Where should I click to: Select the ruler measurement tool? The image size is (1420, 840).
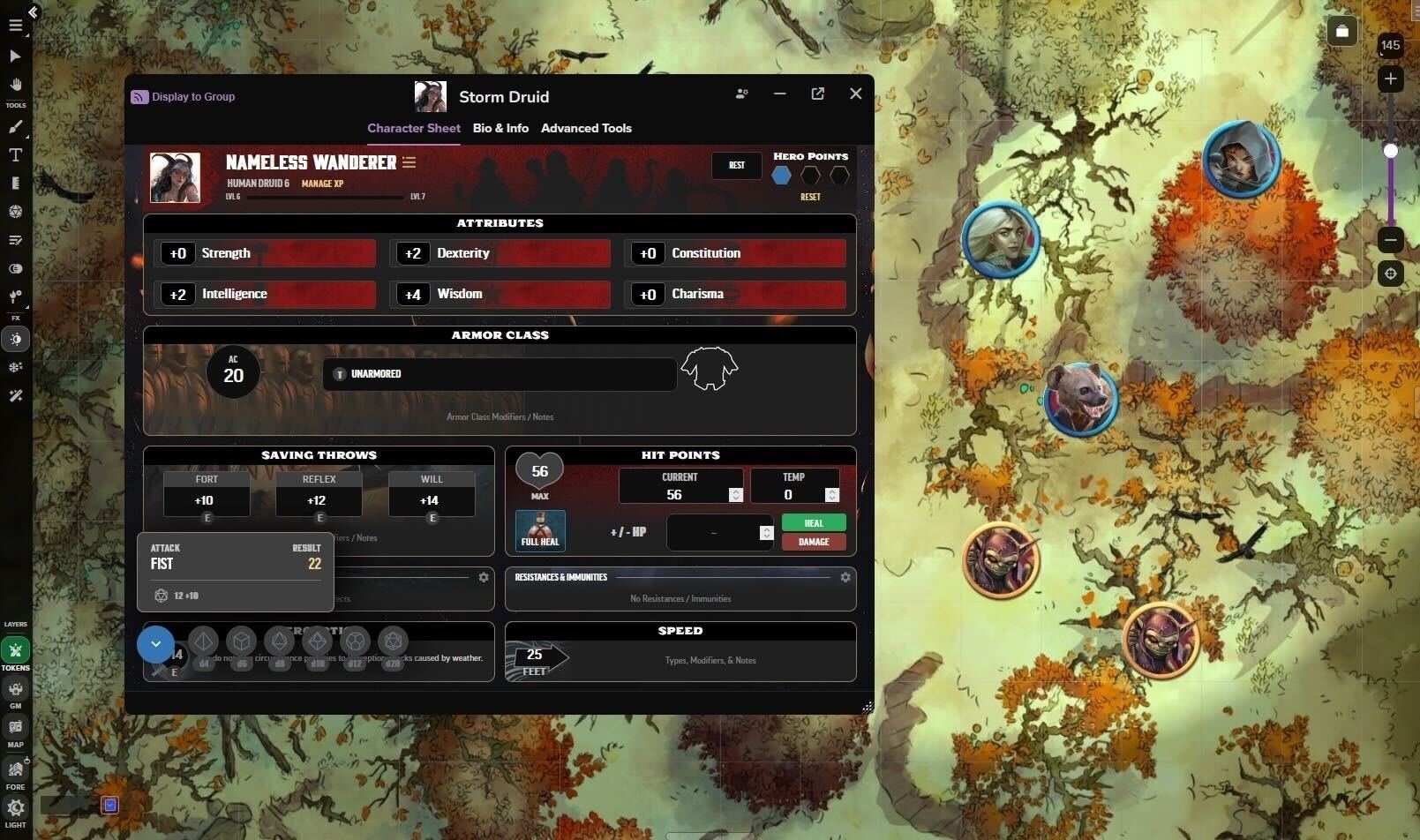[15, 183]
